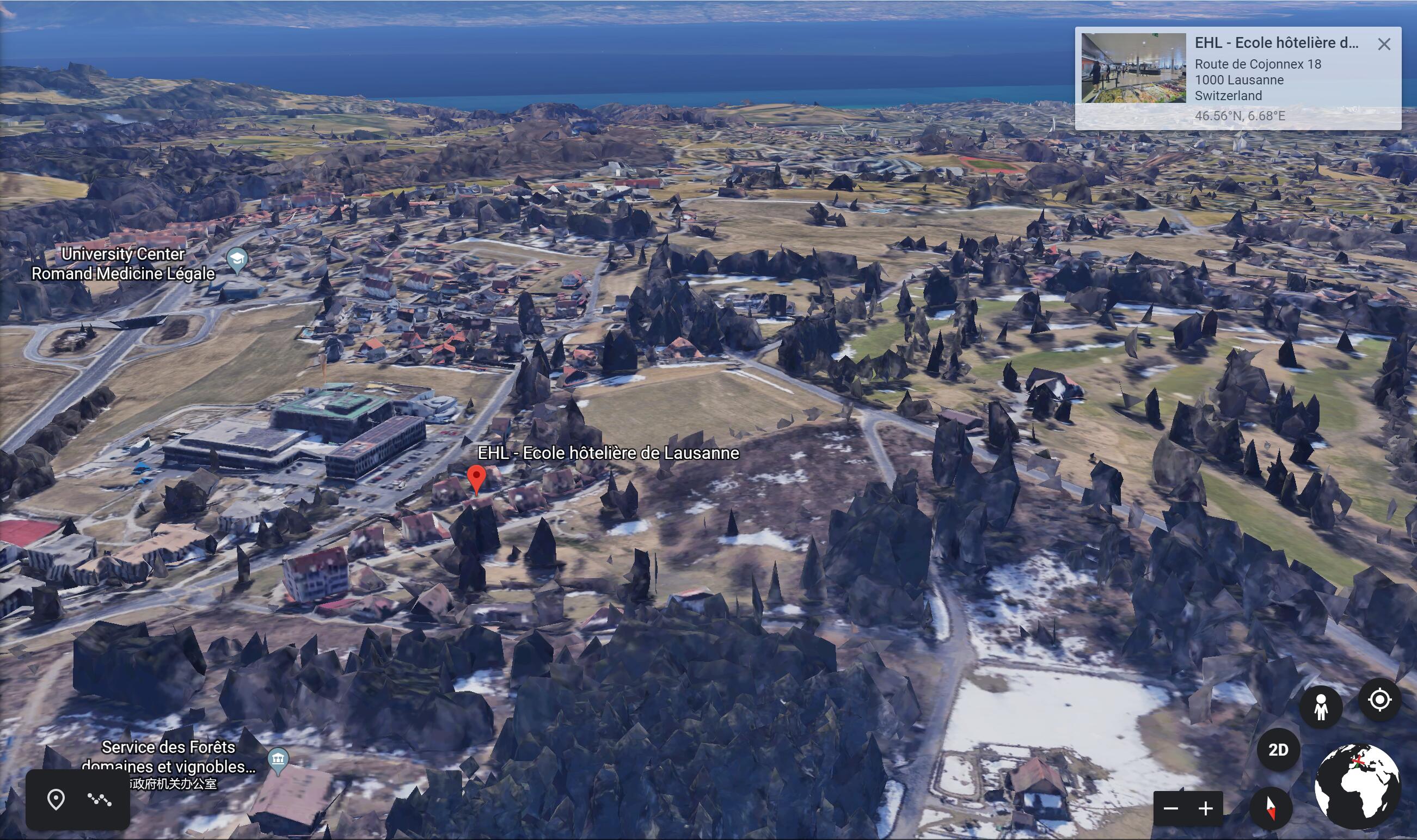Viewport: 1417px width, 840px height.
Task: Fly to my current location
Action: coord(1379,700)
